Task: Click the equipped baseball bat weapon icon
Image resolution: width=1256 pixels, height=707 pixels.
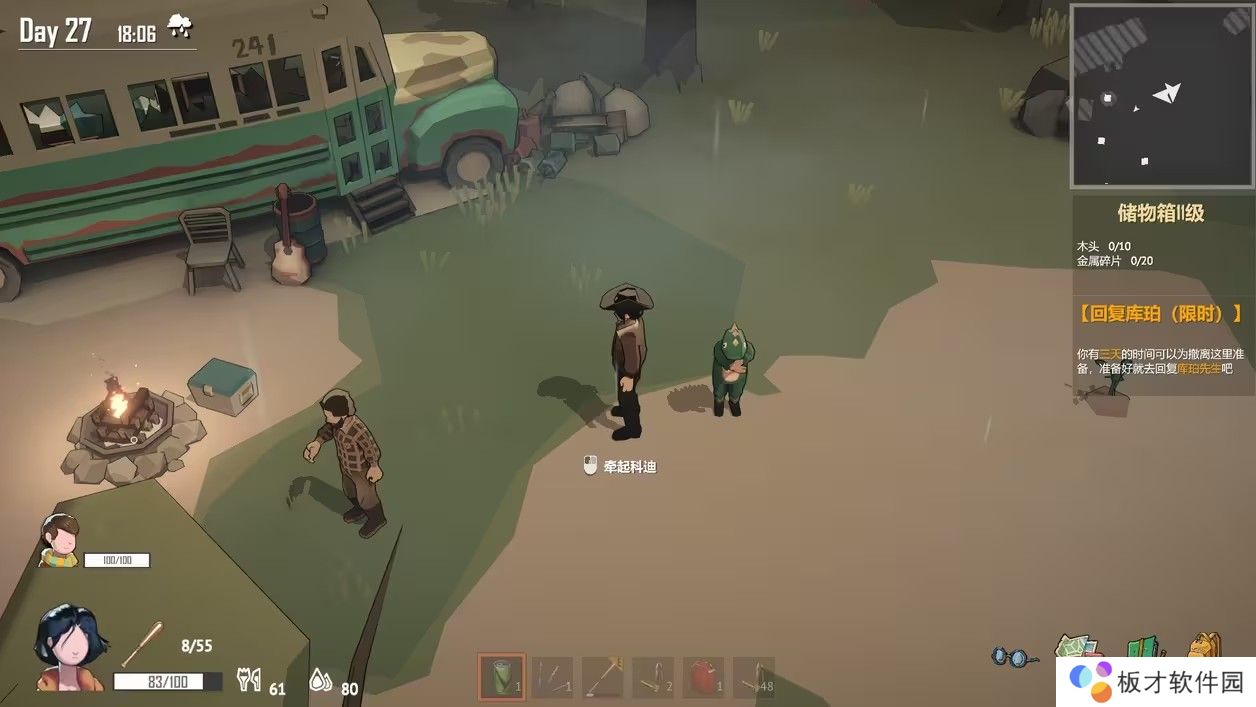Action: pyautogui.click(x=142, y=644)
